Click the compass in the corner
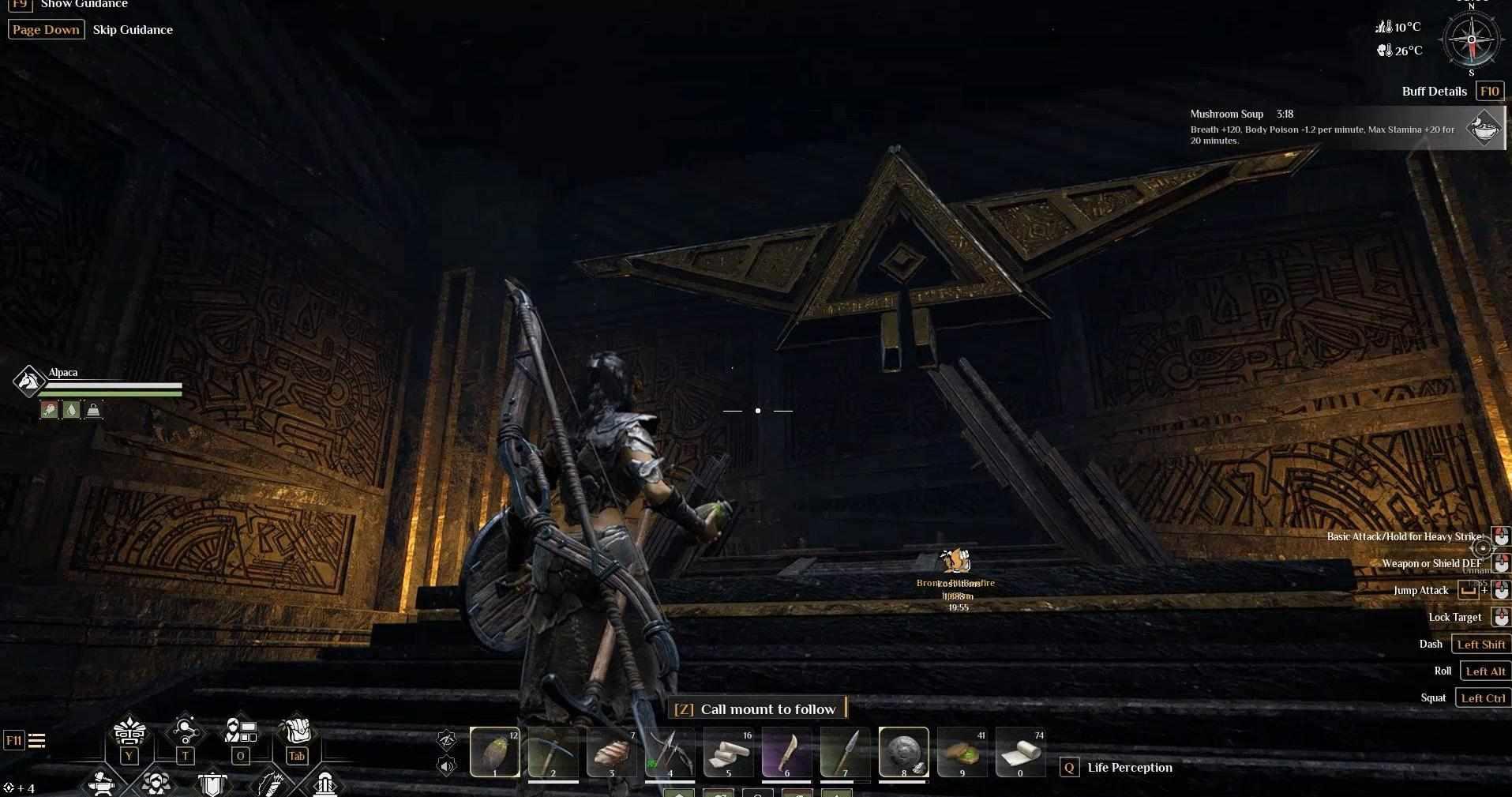The width and height of the screenshot is (1512, 797). [1471, 40]
